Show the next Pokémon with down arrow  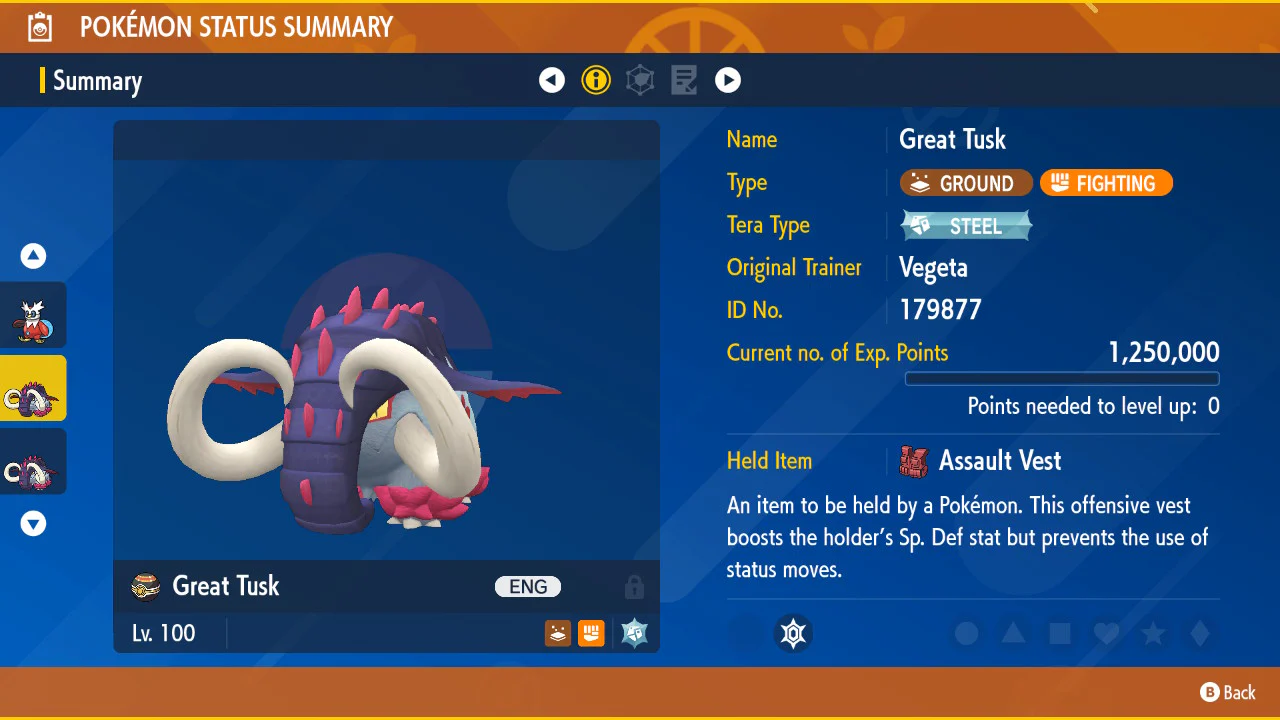[34, 523]
